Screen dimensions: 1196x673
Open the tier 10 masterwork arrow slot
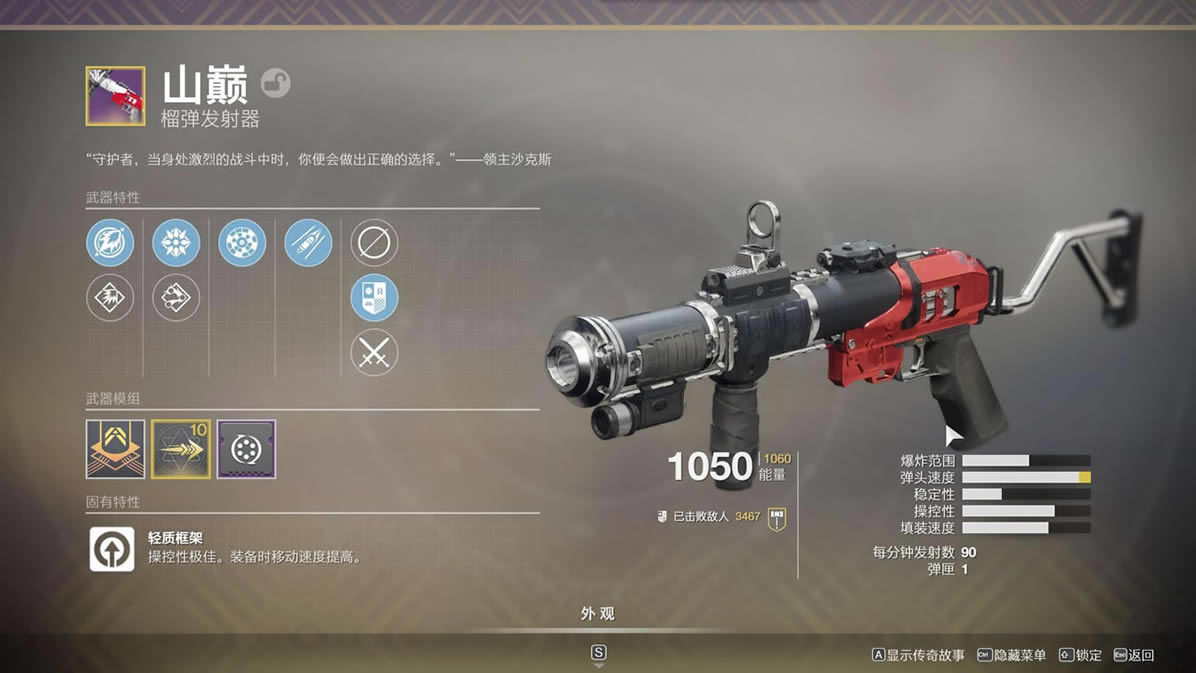[x=181, y=449]
